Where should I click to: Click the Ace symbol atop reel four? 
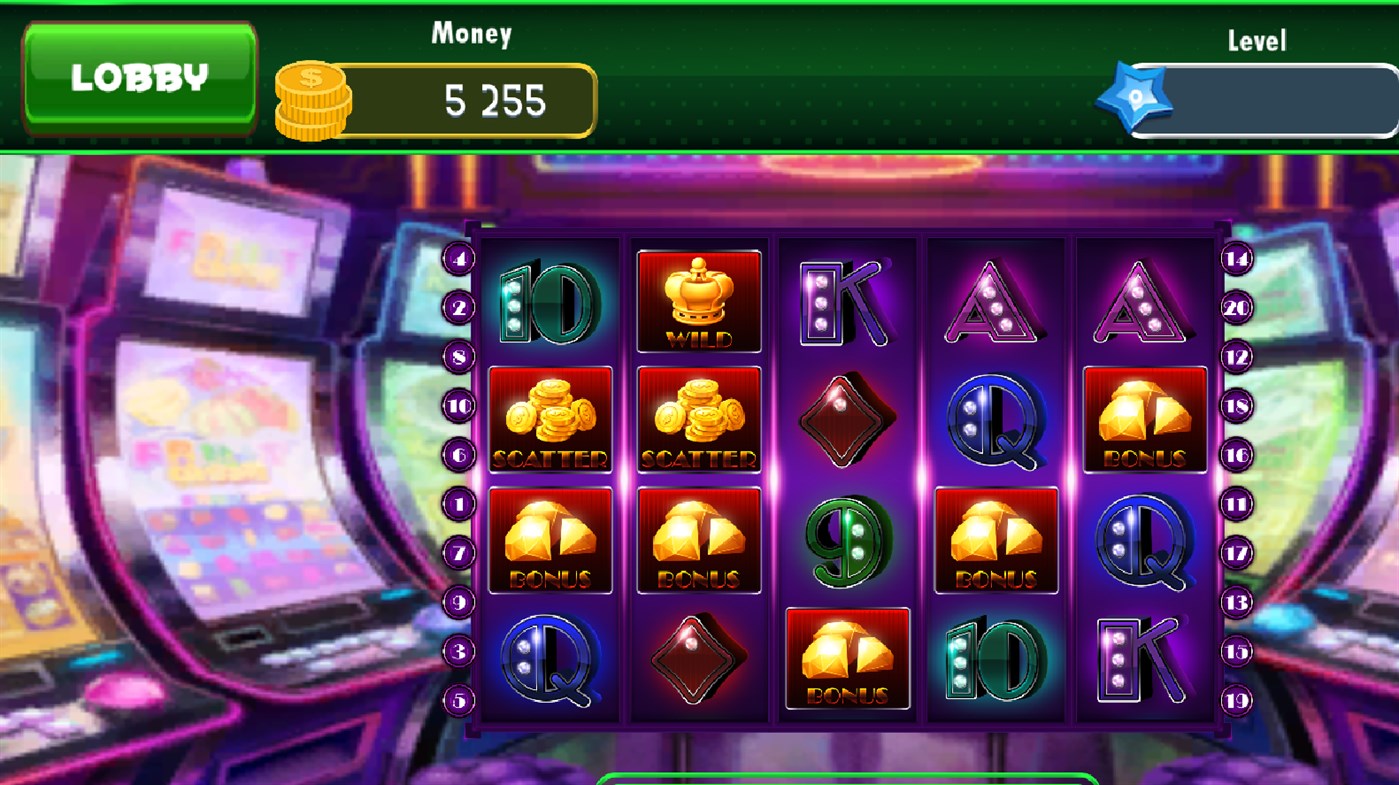995,301
